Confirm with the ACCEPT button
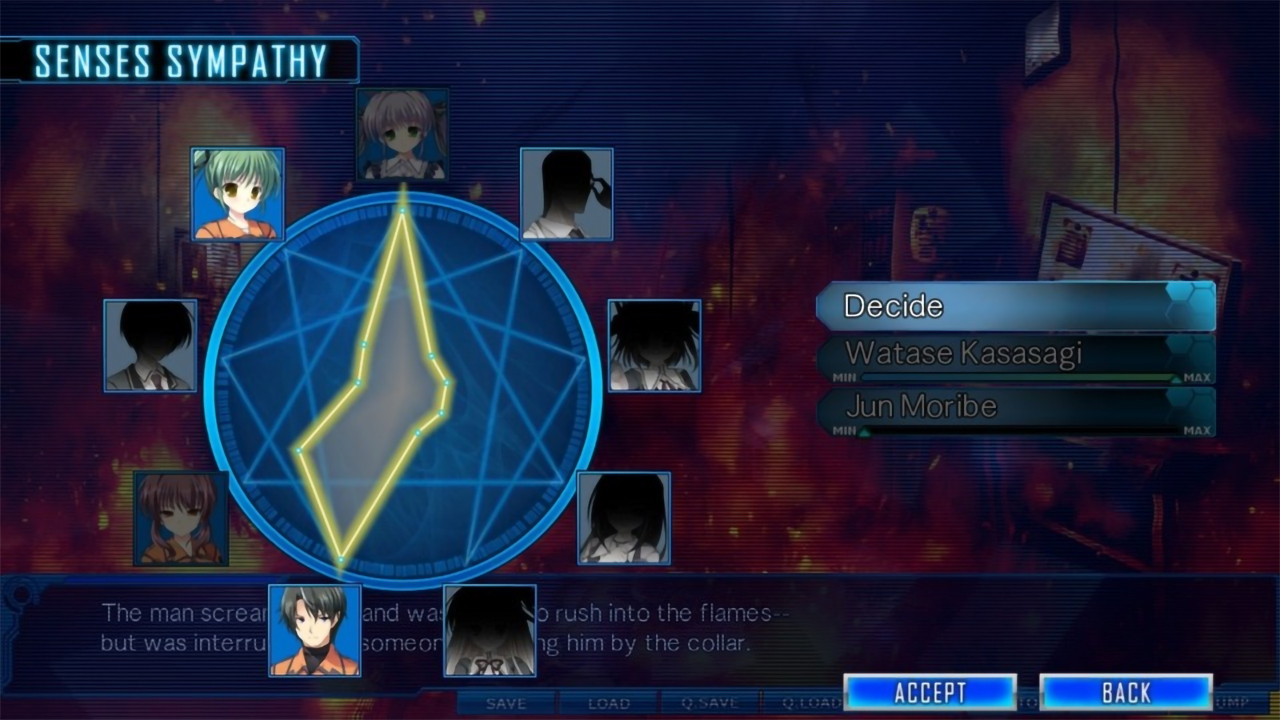This screenshot has width=1280, height=720. tap(930, 692)
